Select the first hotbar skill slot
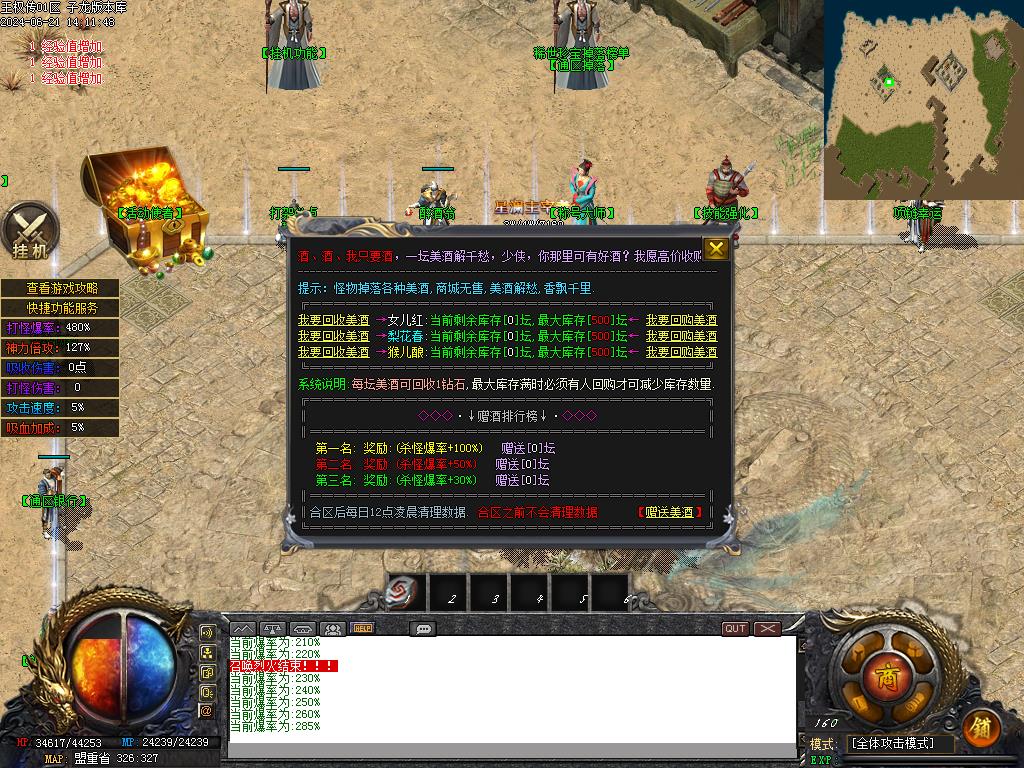Screen dimensions: 1024x768 [406, 594]
